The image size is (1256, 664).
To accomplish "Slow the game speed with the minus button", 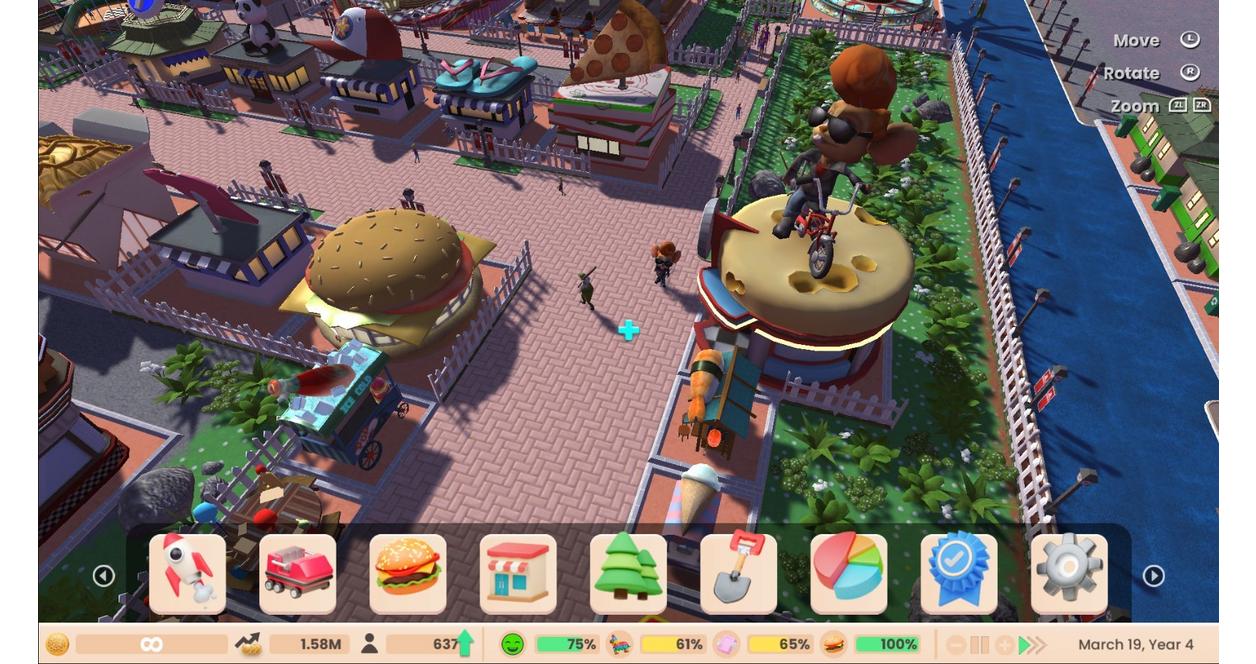I will tap(956, 645).
